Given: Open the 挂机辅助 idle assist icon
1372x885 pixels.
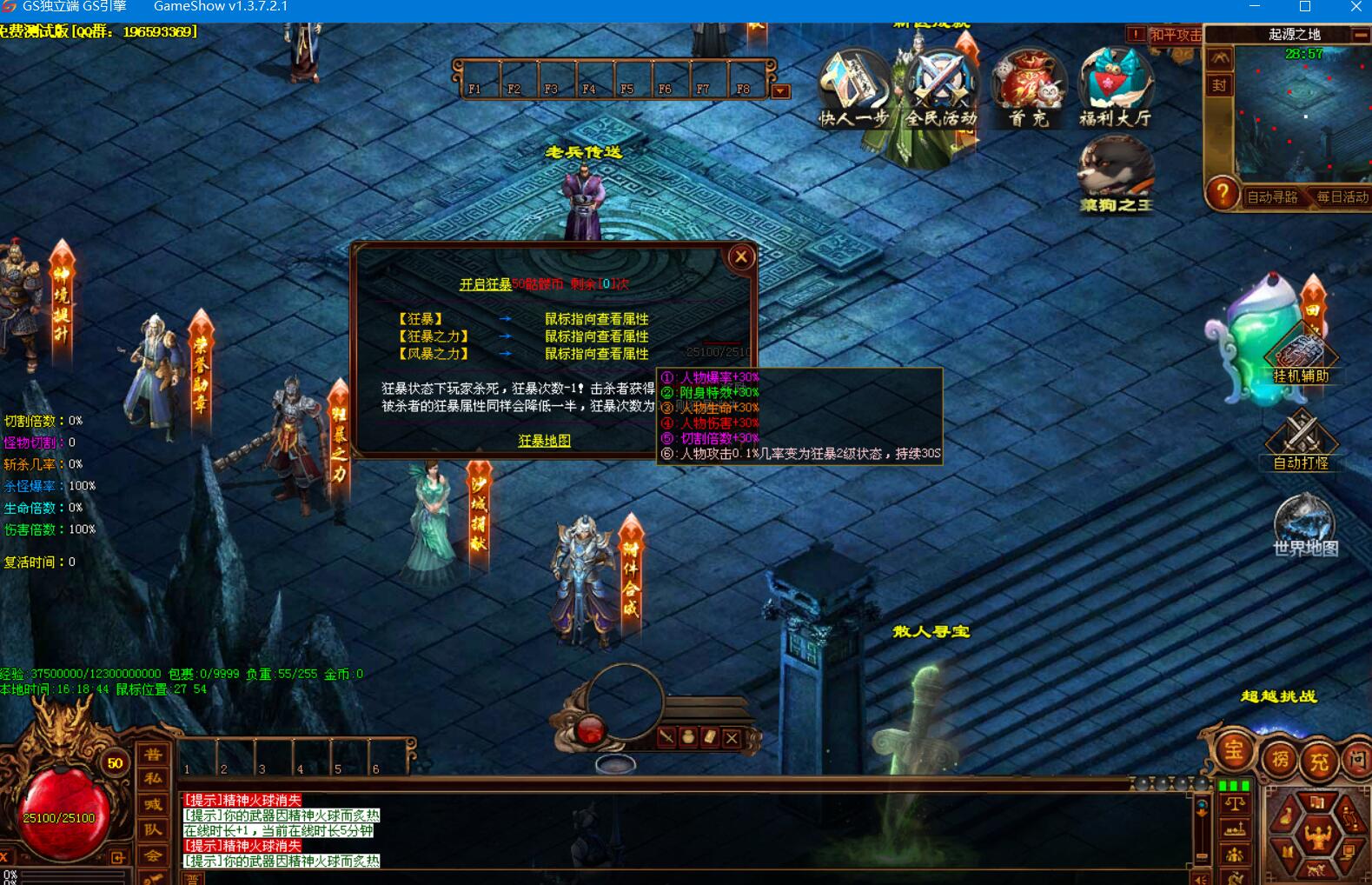Looking at the screenshot, I should pyautogui.click(x=1301, y=356).
